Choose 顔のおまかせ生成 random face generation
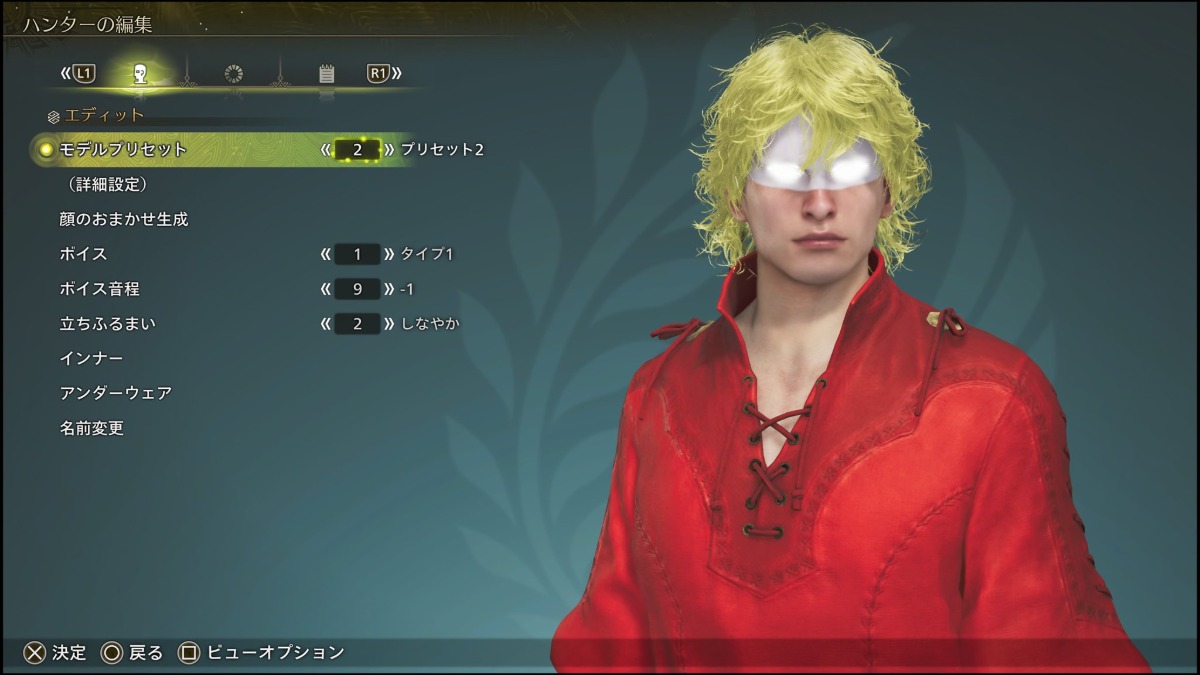 [124, 219]
